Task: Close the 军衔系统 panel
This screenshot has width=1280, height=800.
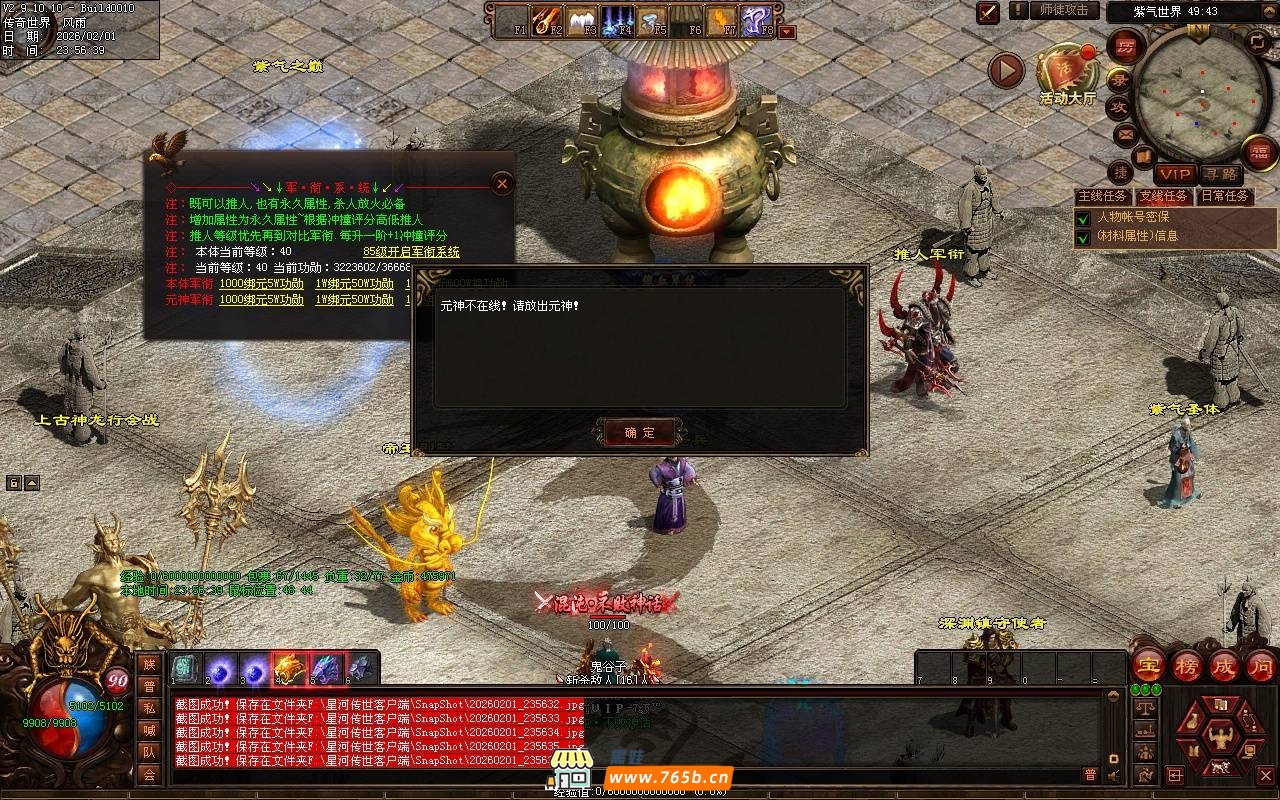Action: click(x=502, y=184)
